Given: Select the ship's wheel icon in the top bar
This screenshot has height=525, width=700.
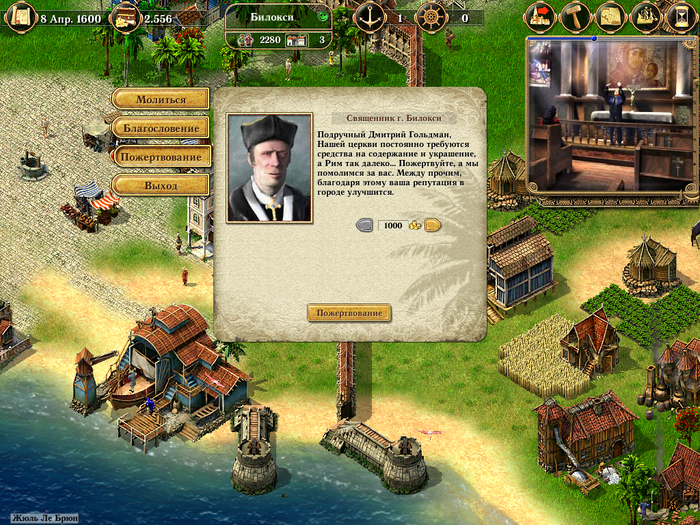Looking at the screenshot, I should click(x=430, y=17).
